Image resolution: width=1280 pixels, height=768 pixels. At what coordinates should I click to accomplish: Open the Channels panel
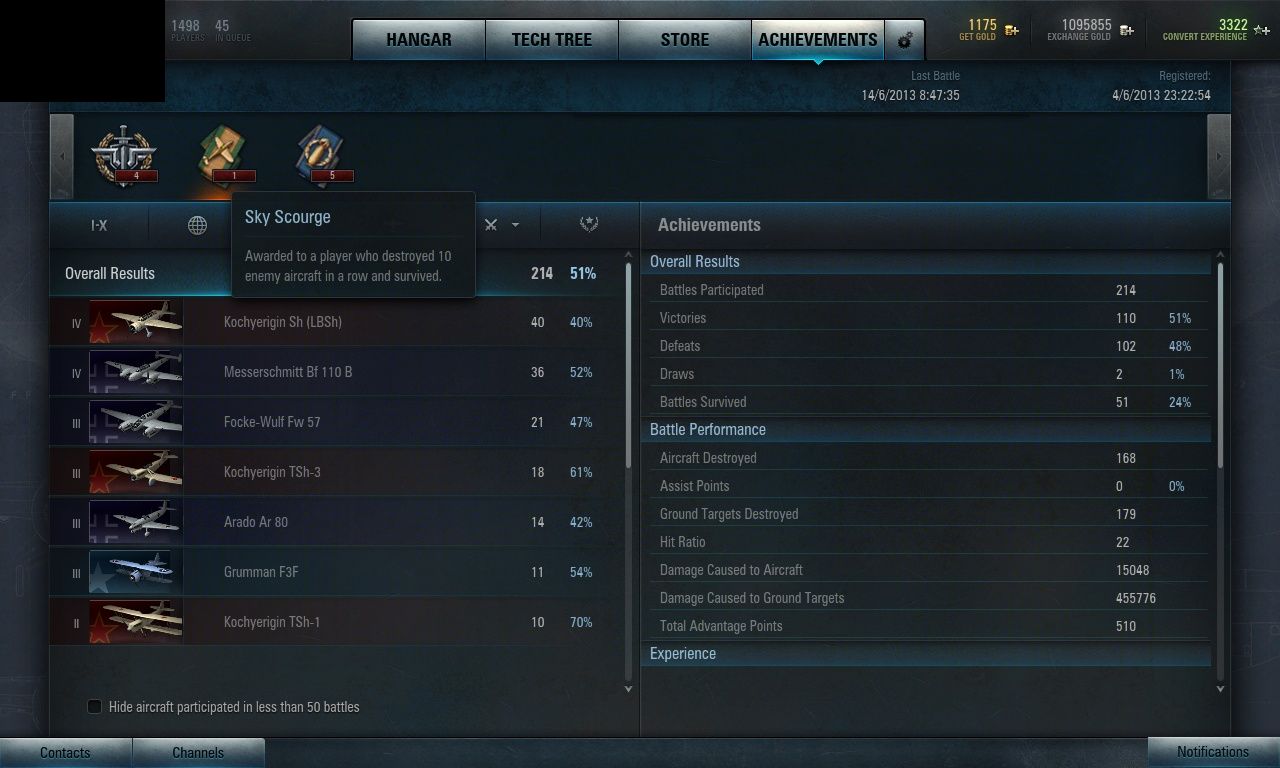click(198, 753)
